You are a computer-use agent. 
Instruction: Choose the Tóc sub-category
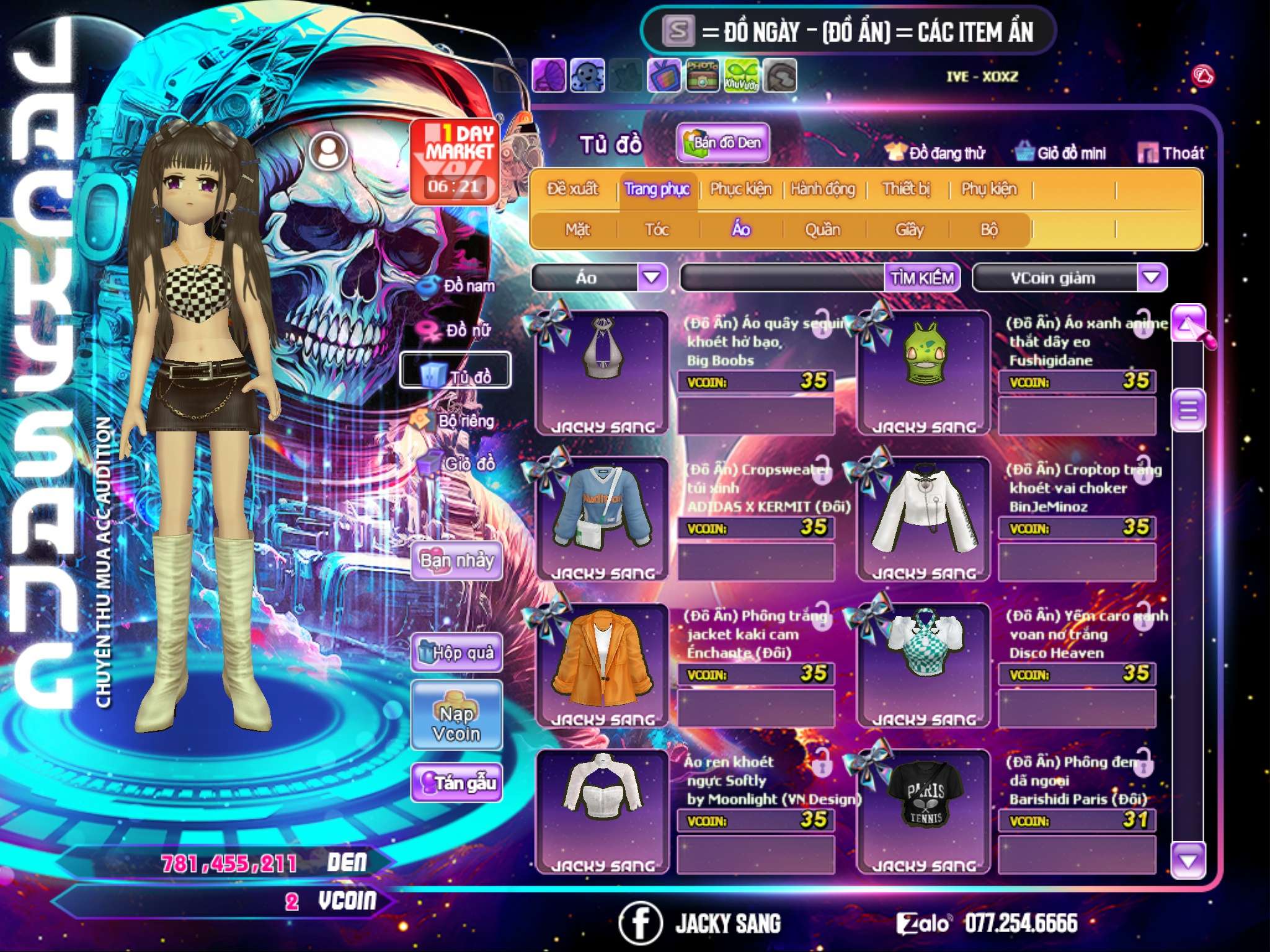click(x=657, y=230)
